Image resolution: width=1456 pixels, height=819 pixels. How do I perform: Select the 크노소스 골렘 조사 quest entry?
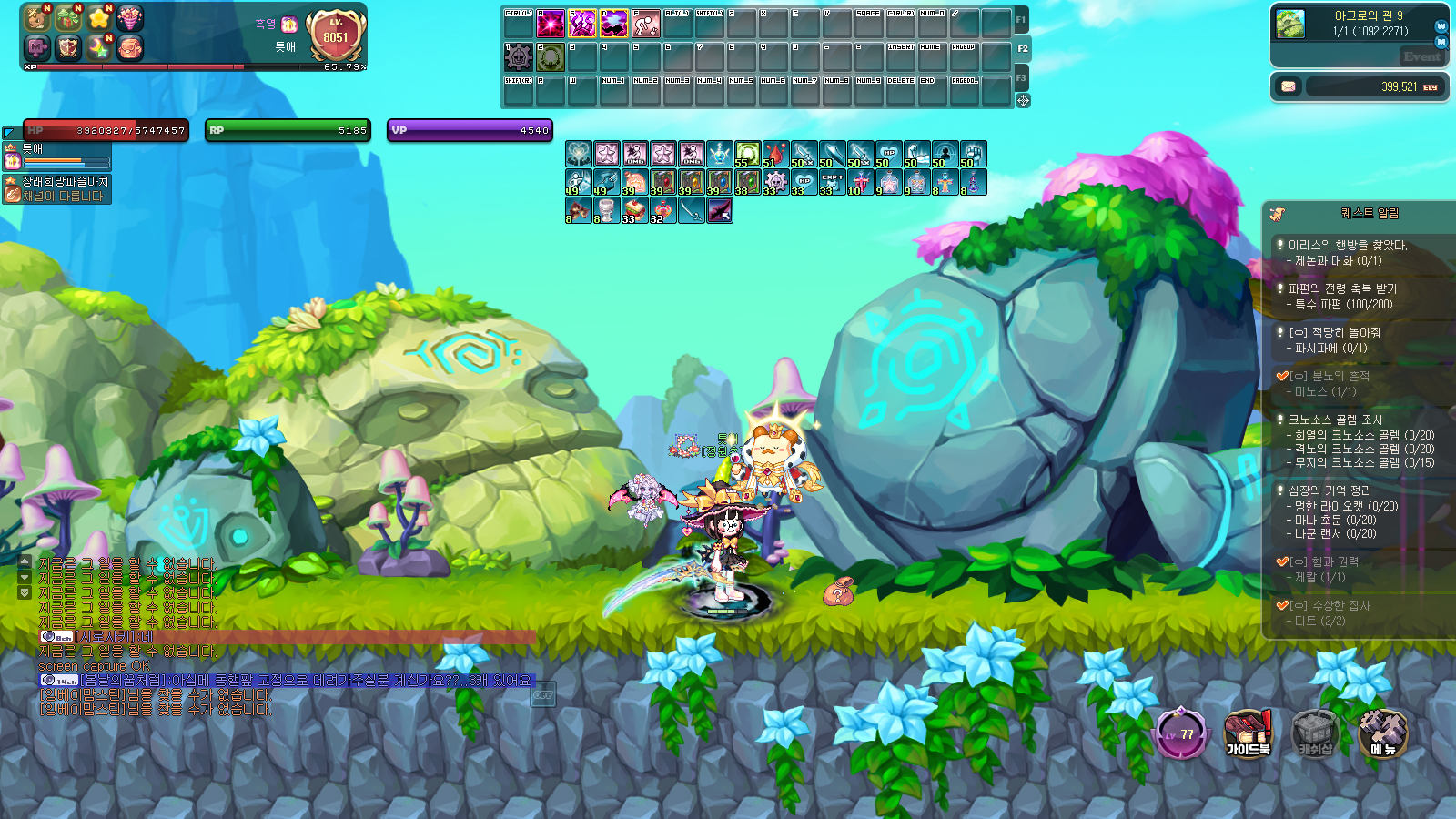click(x=1335, y=420)
